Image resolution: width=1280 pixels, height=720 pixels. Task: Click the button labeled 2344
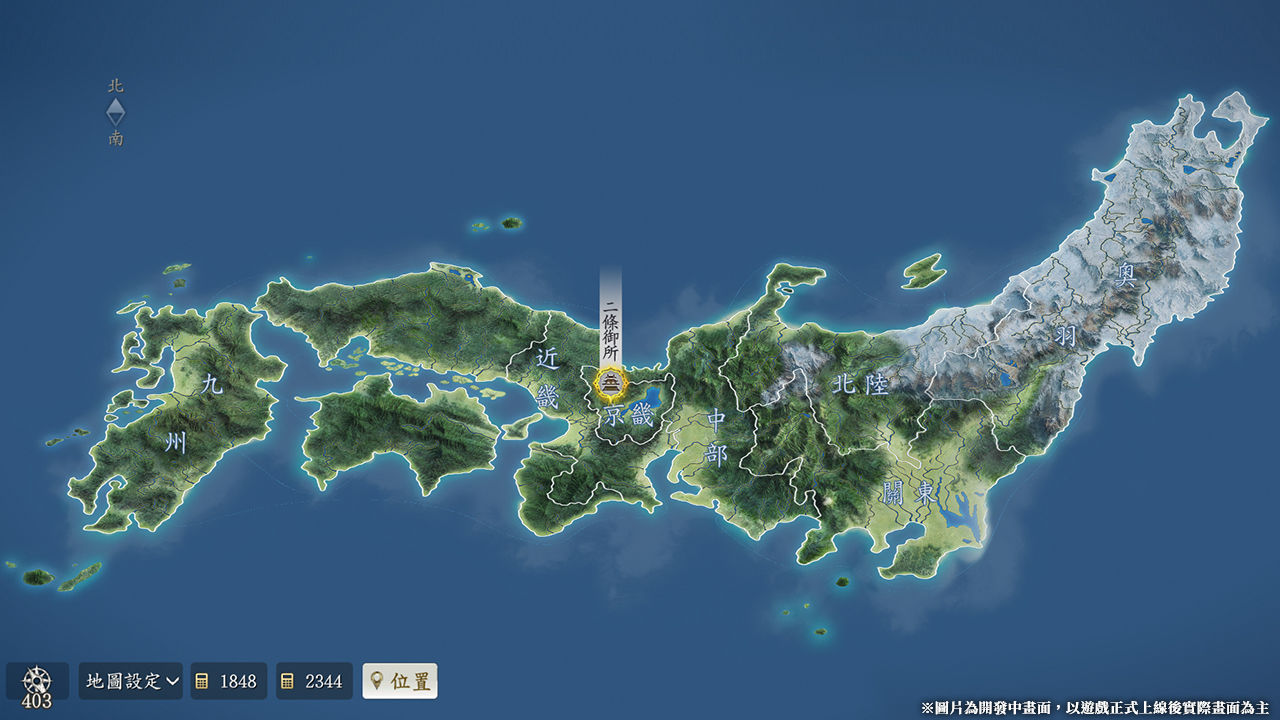coord(314,681)
